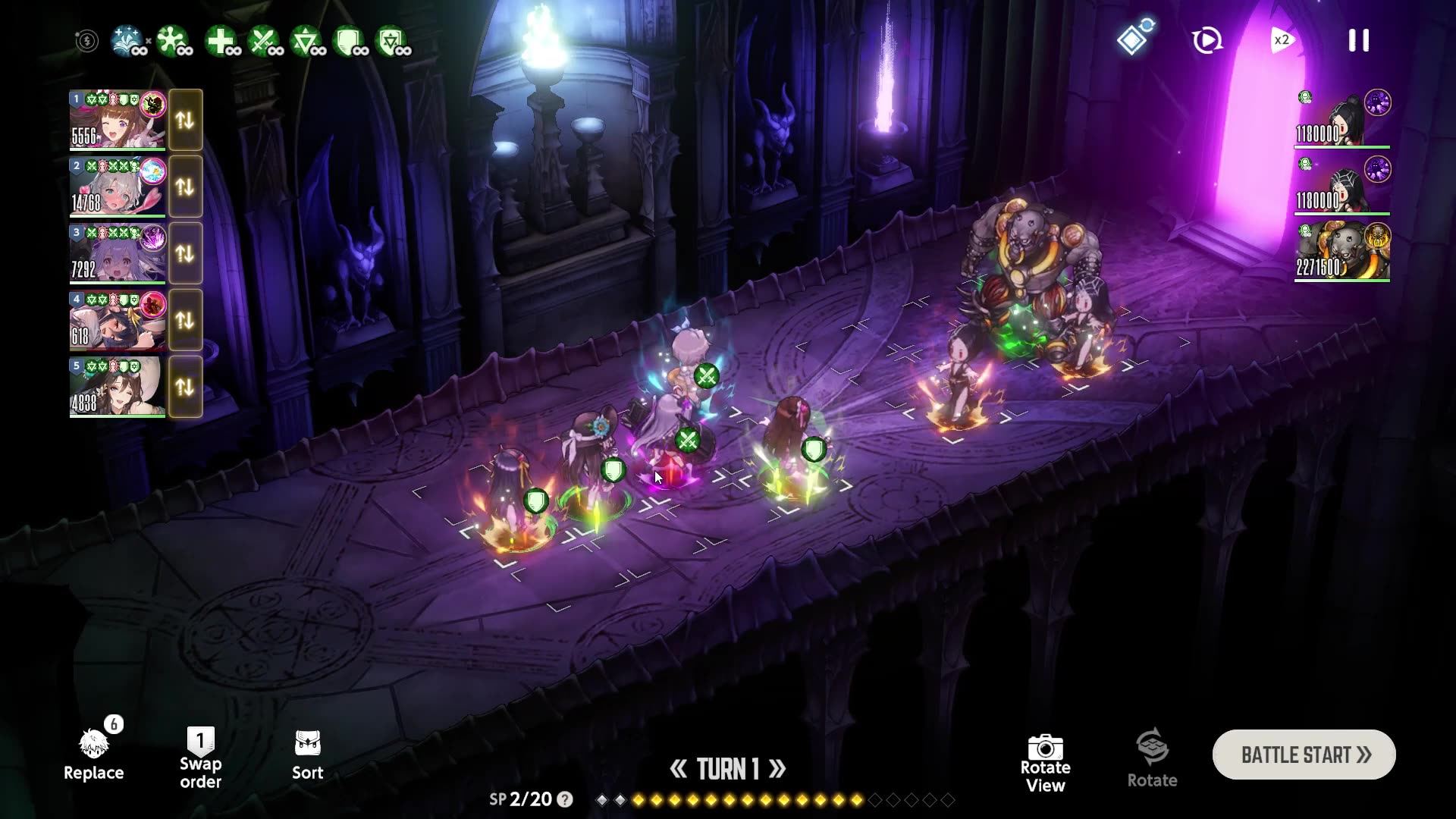
Task: Inspect enemy portrait with 2271500 HP
Action: coord(1342,252)
